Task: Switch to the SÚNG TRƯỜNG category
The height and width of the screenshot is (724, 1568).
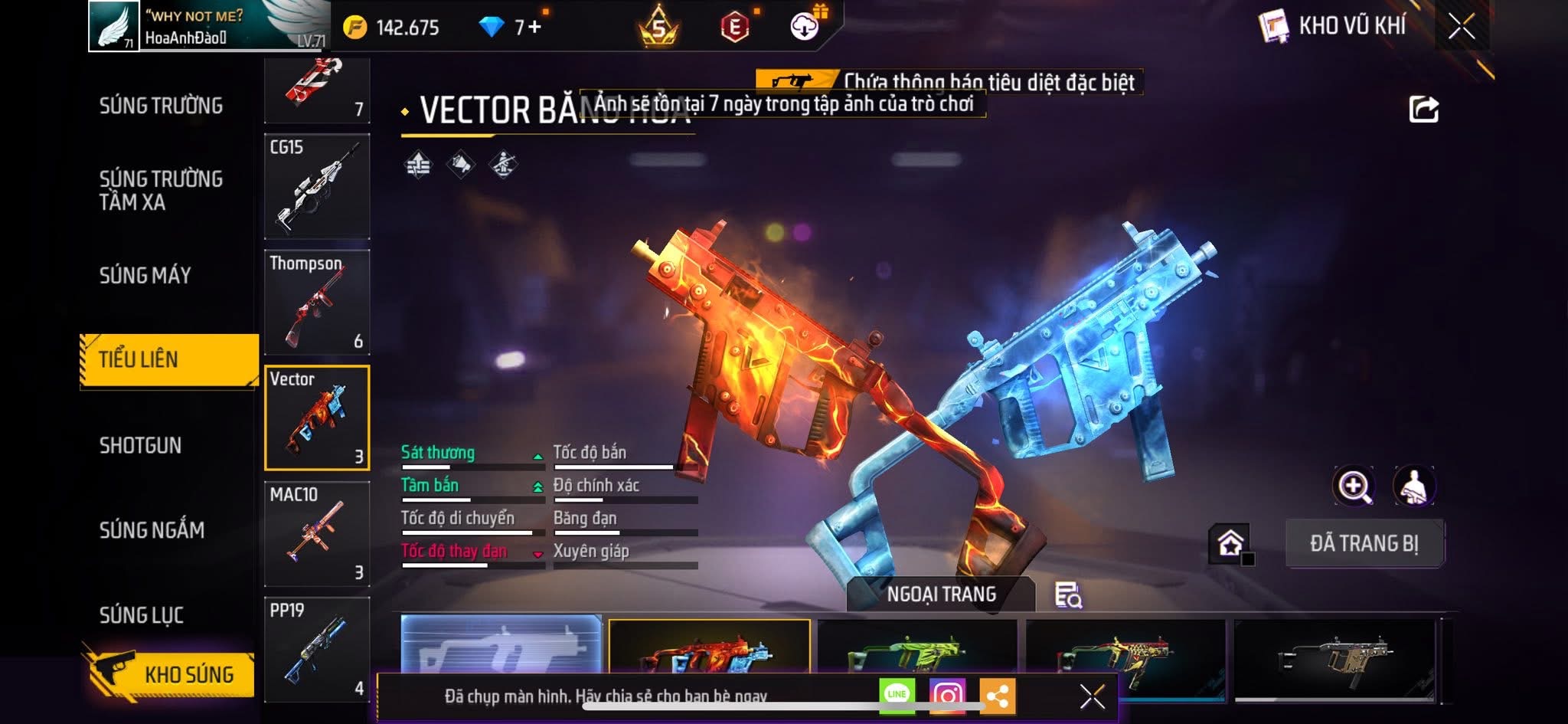Action: [161, 106]
